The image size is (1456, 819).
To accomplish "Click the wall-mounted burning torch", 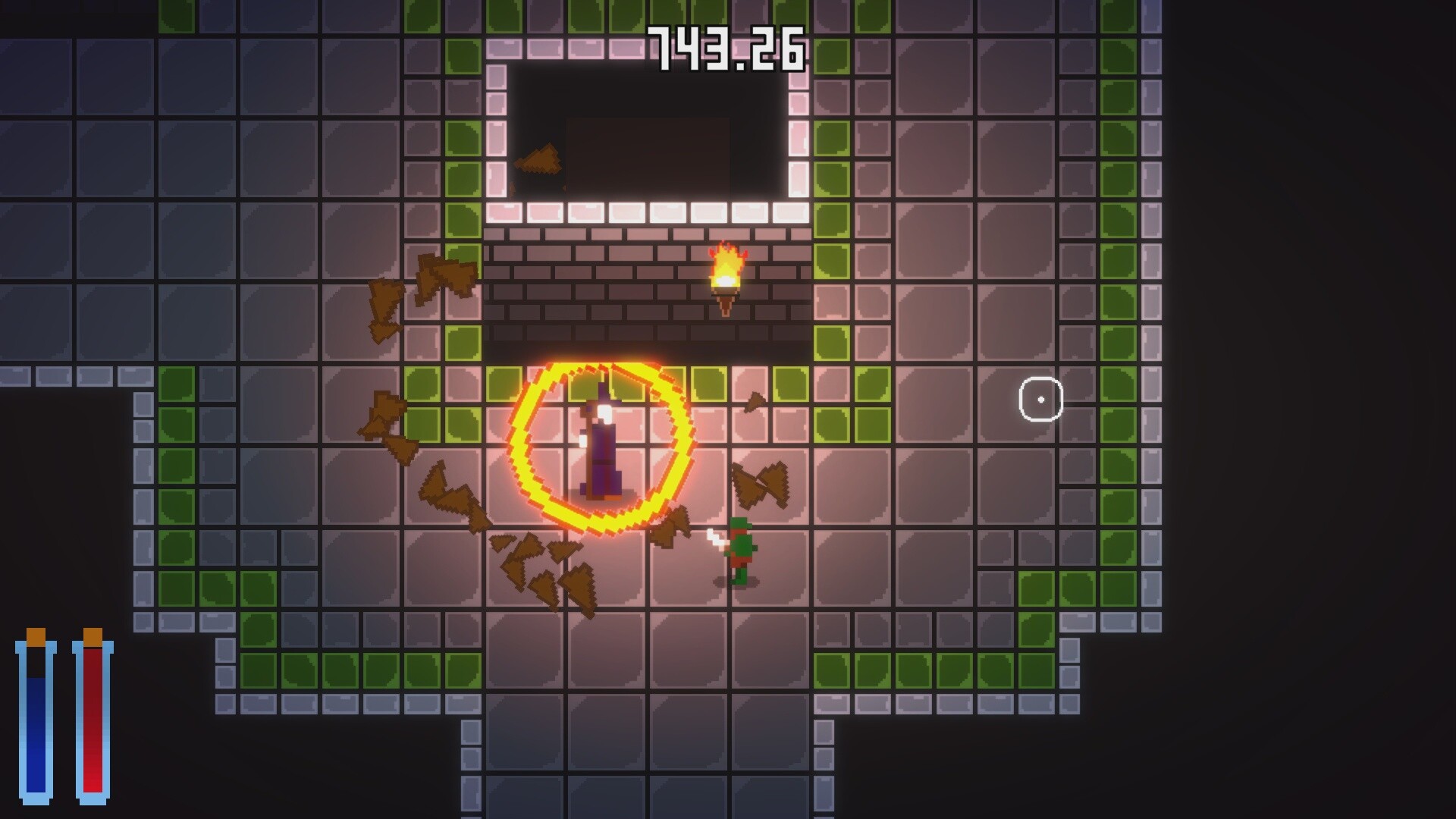I will pos(724,281).
